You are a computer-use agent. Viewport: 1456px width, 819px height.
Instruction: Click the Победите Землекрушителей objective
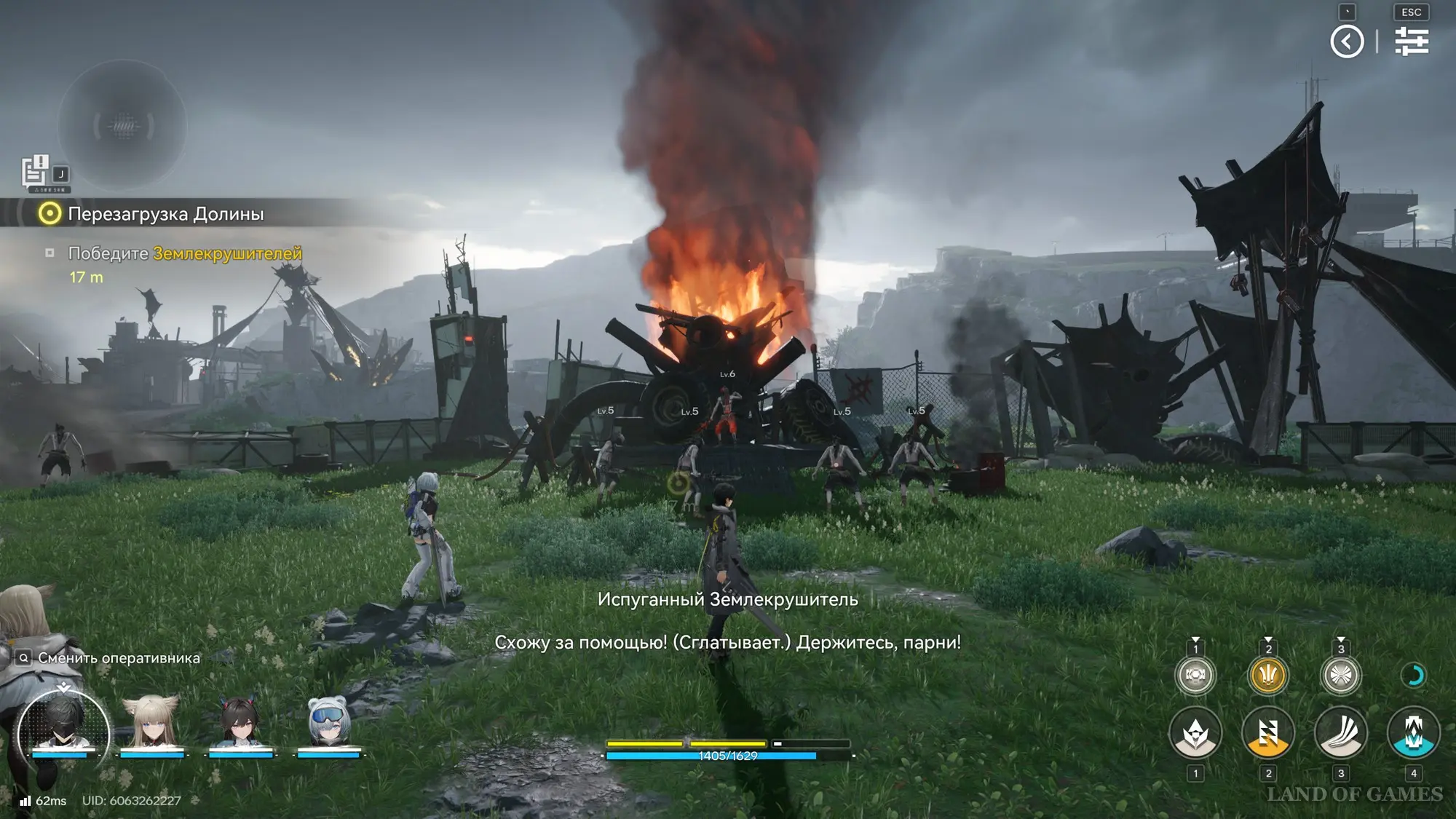click(x=184, y=253)
